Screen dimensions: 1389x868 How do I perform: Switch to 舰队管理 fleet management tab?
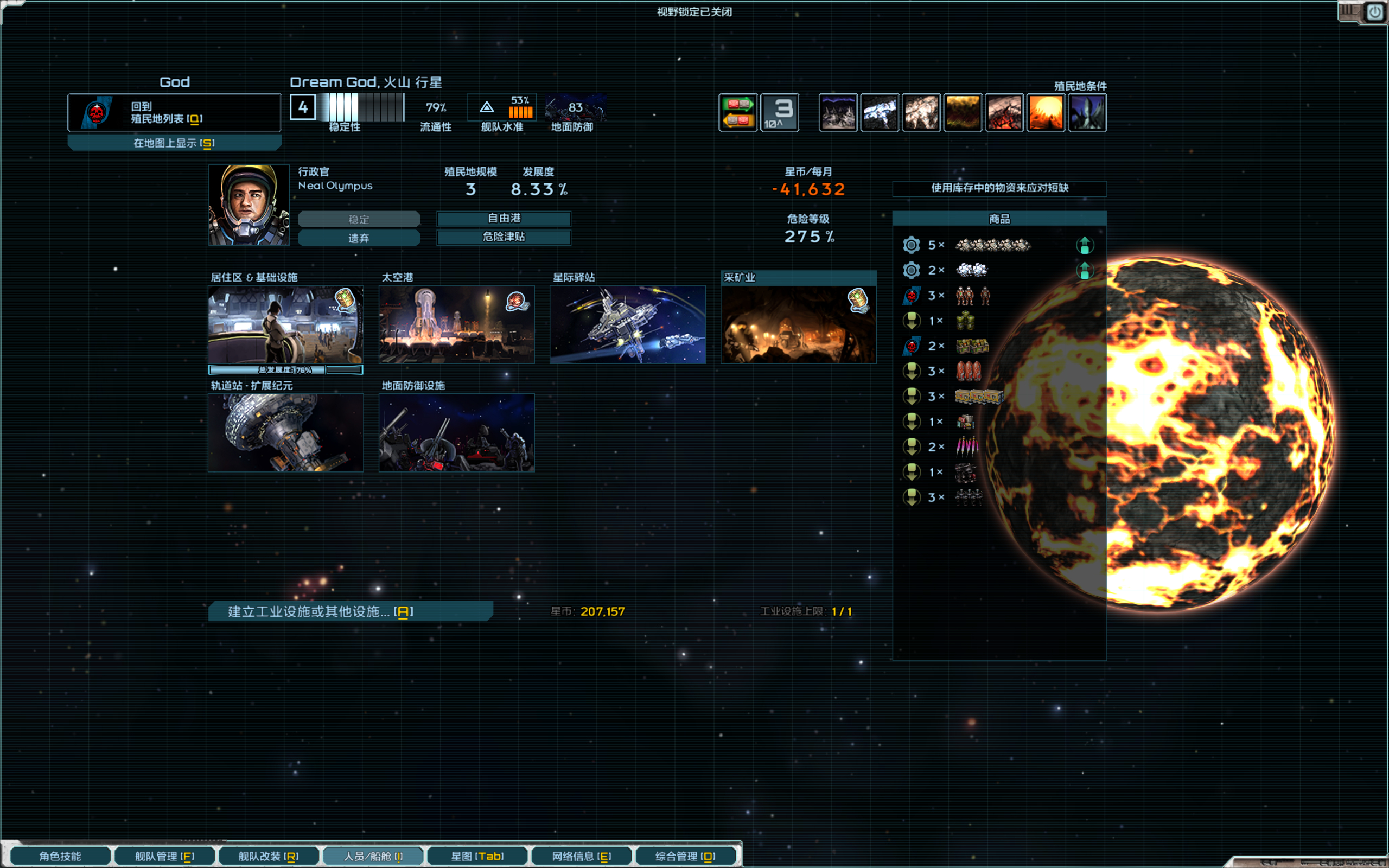[165, 856]
